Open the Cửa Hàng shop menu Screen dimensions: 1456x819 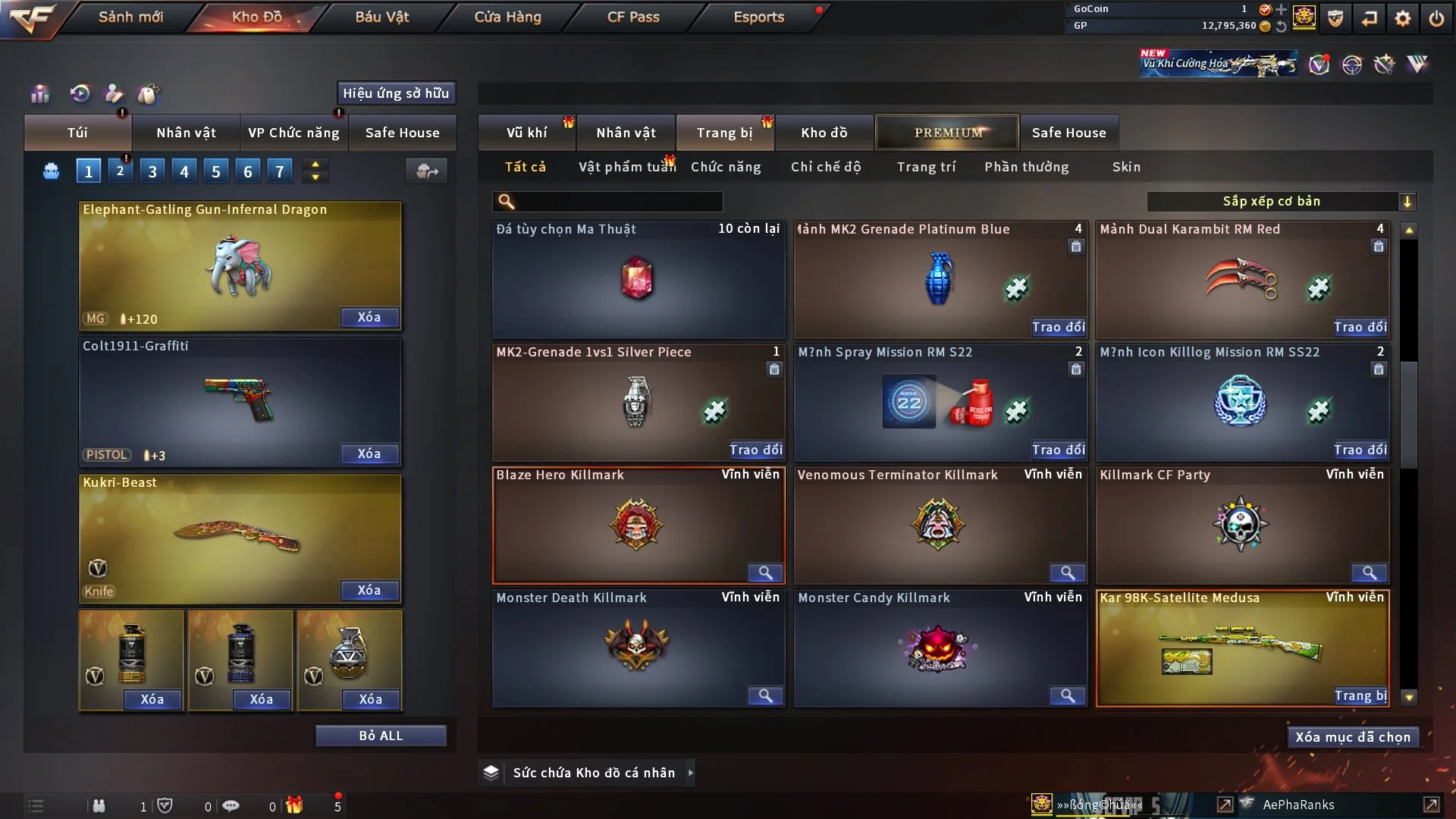[507, 17]
